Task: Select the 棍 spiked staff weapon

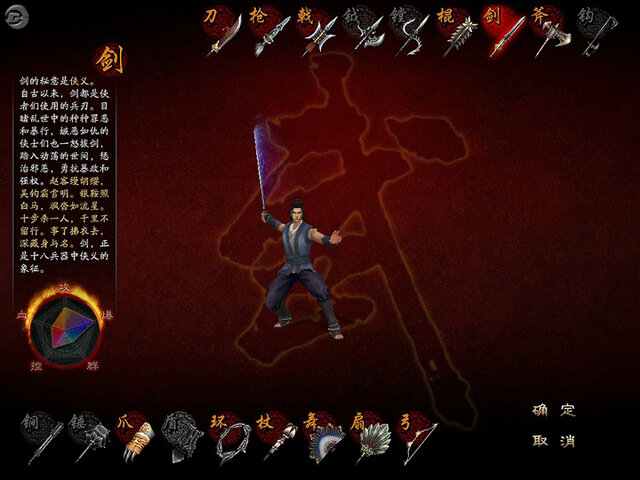Action: (x=457, y=32)
